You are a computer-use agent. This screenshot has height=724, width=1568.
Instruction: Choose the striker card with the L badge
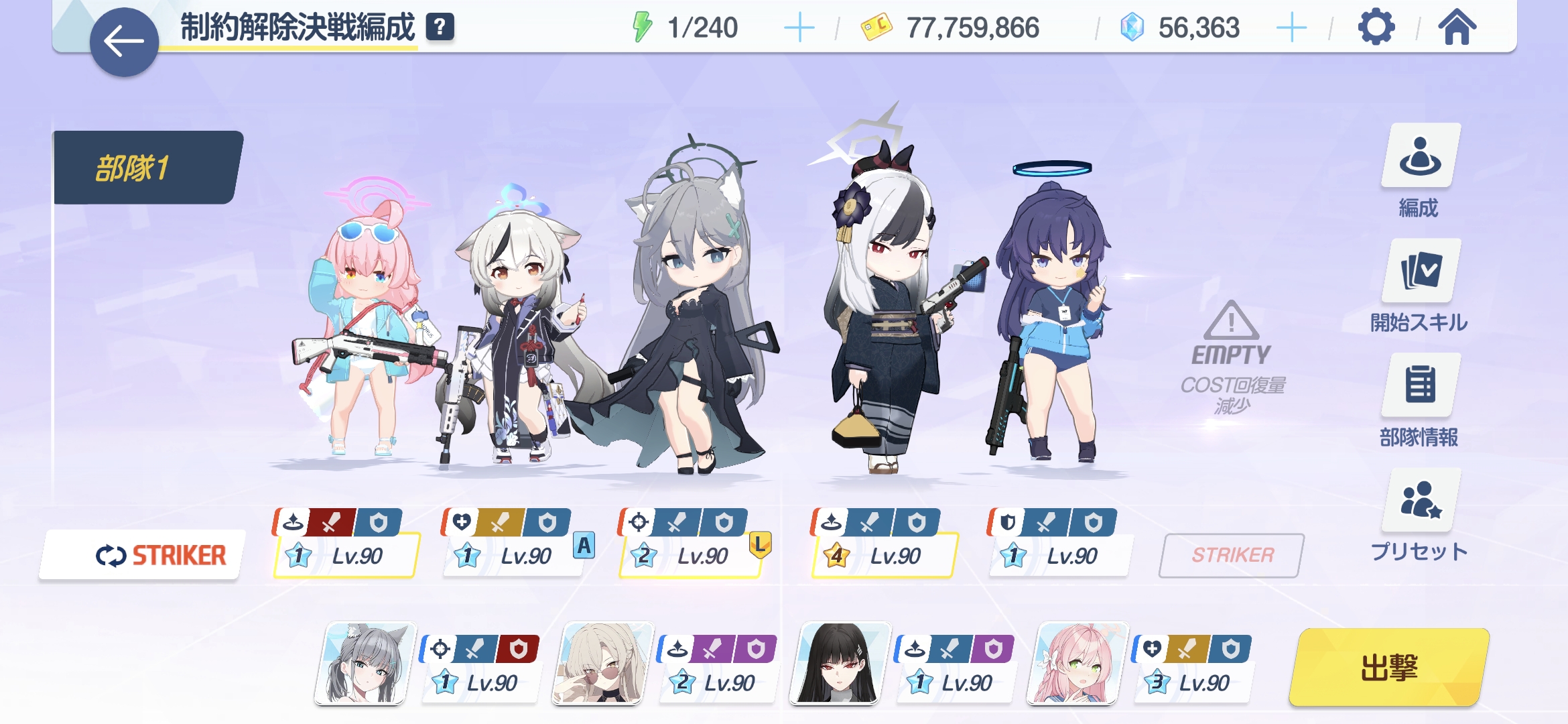(692, 554)
